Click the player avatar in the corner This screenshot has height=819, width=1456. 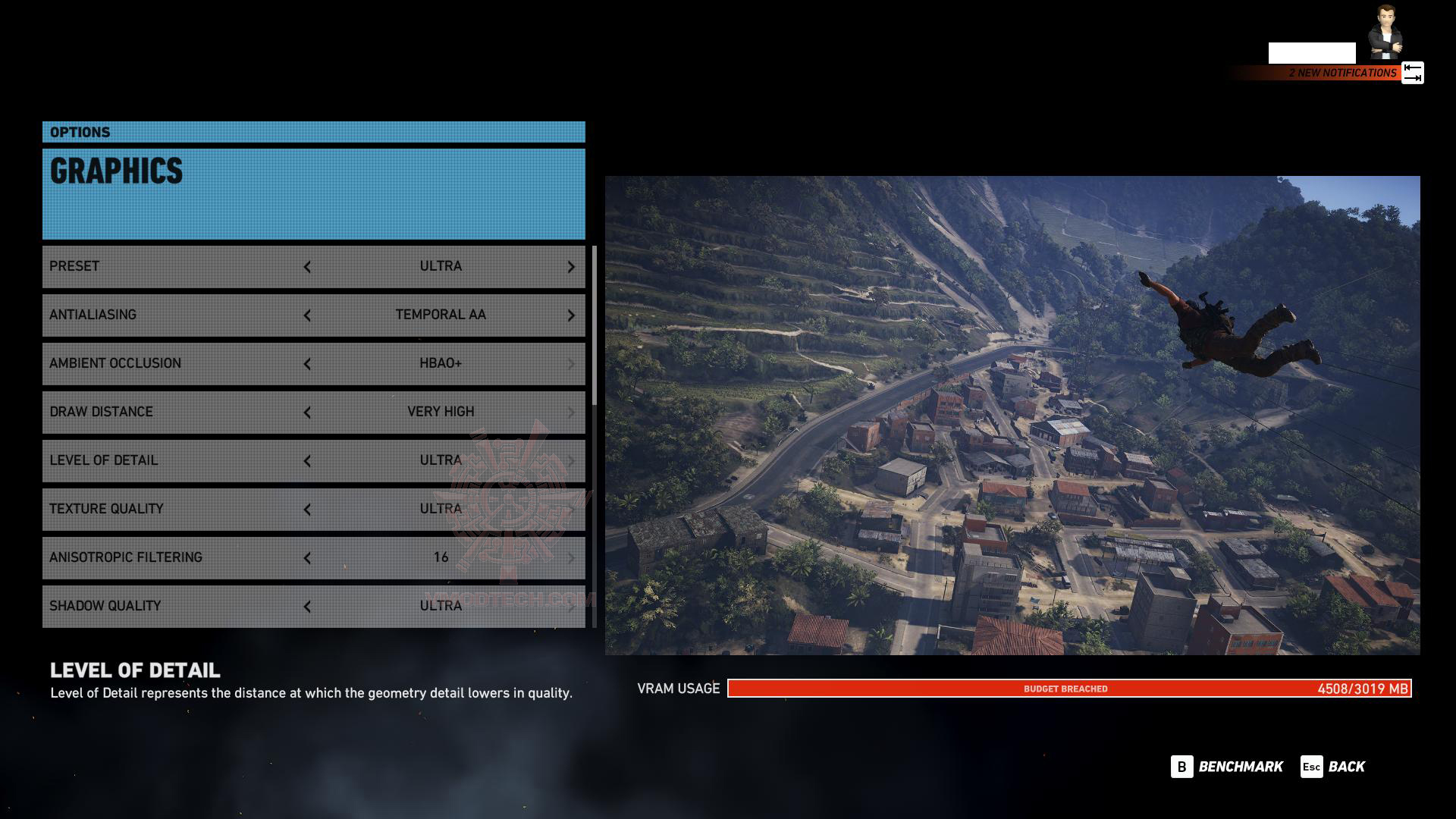[1385, 33]
